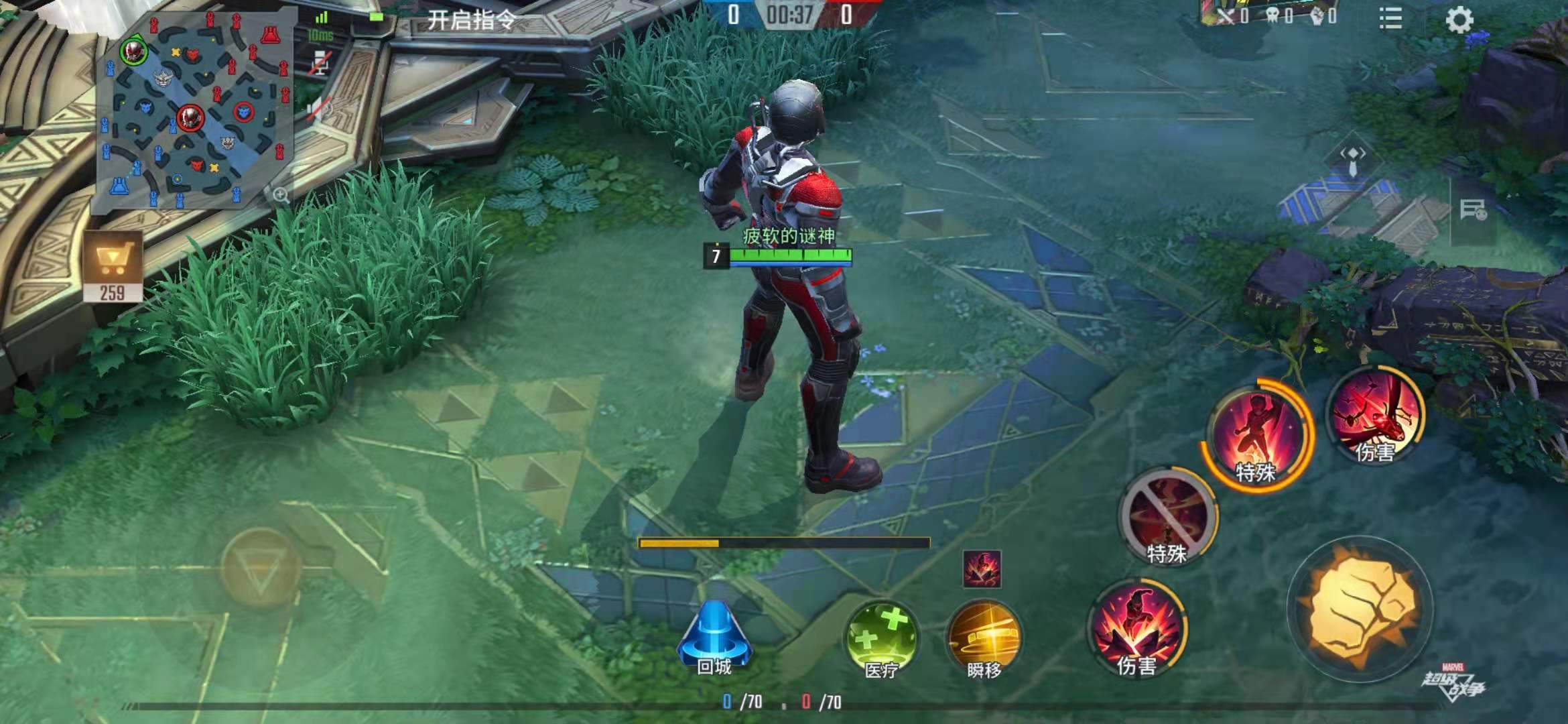
Task: Tap the small red passive skill icon
Action: pyautogui.click(x=982, y=569)
